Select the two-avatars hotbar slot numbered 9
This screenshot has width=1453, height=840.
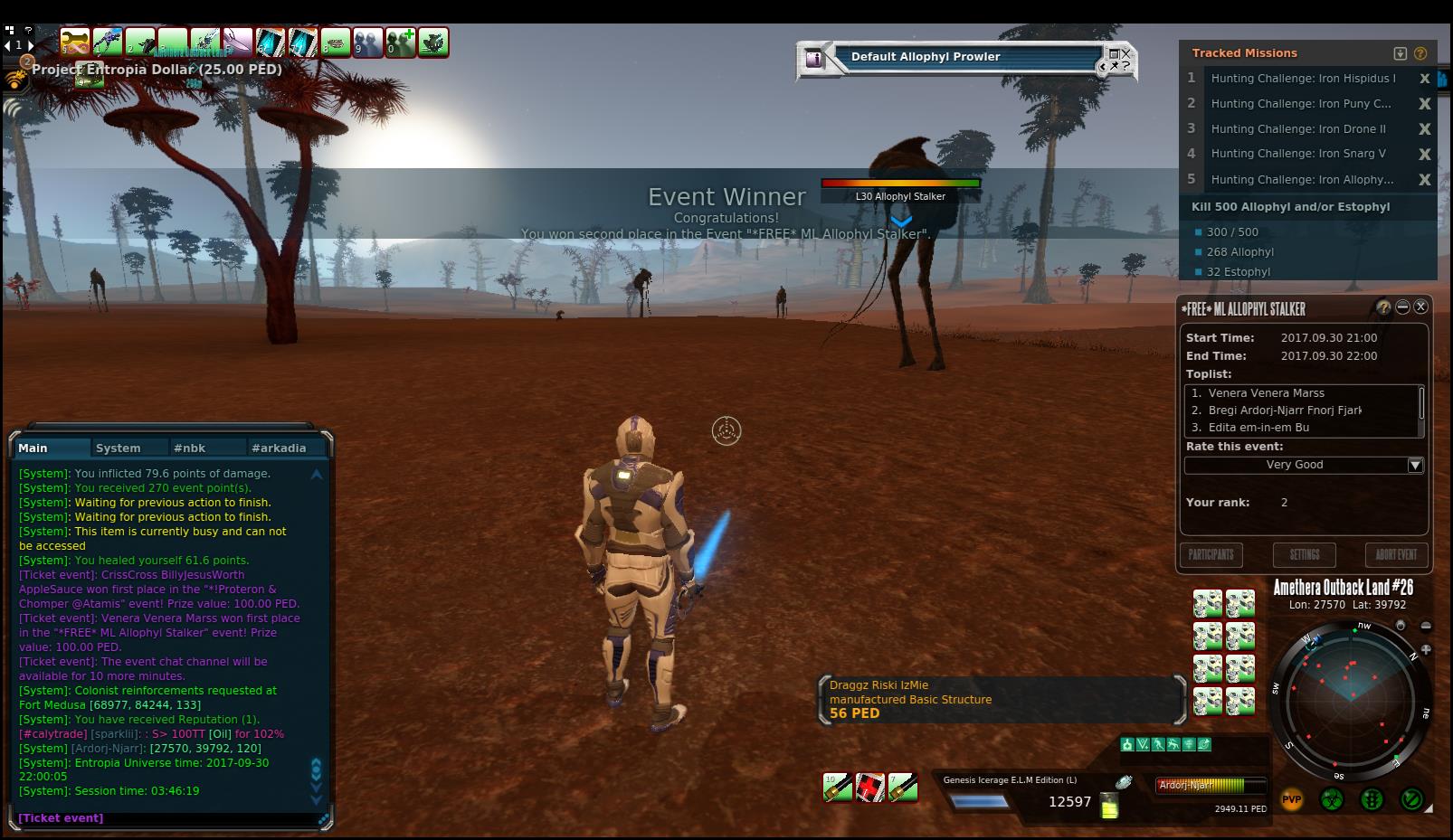pyautogui.click(x=367, y=42)
